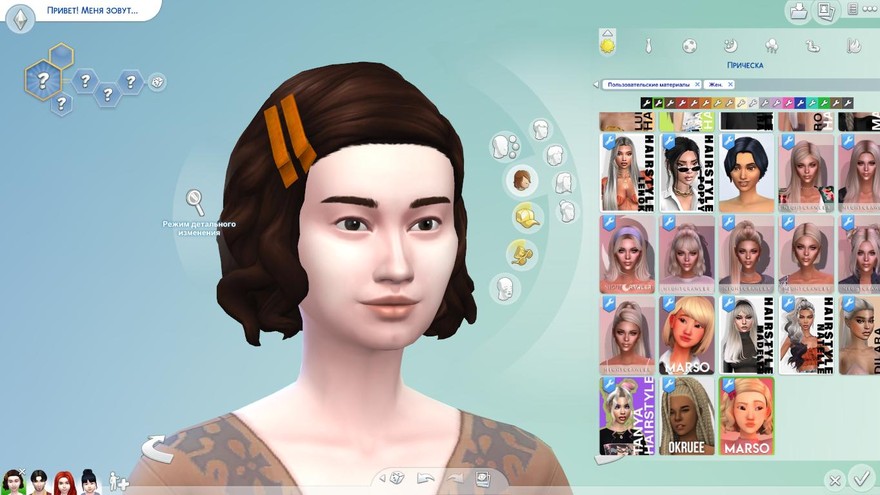Switch to the formal necktie outfit category

(x=649, y=46)
